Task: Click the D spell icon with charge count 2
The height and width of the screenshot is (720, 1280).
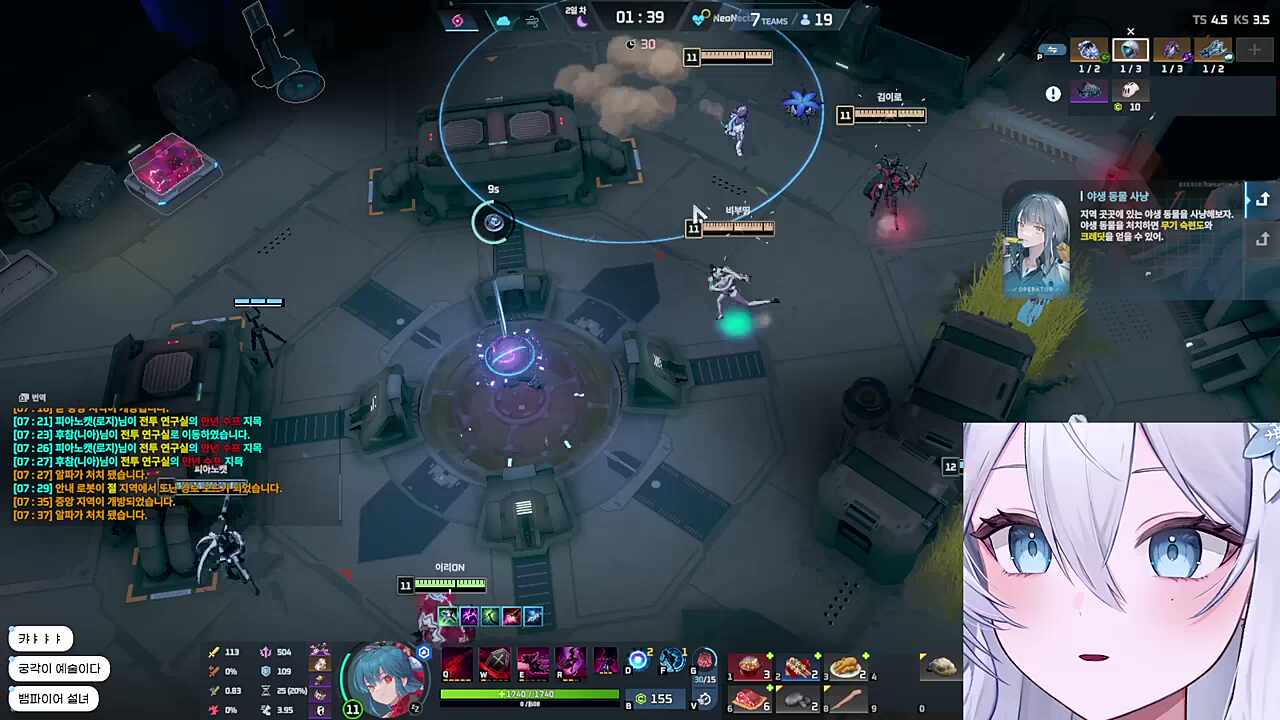Action: (636, 661)
